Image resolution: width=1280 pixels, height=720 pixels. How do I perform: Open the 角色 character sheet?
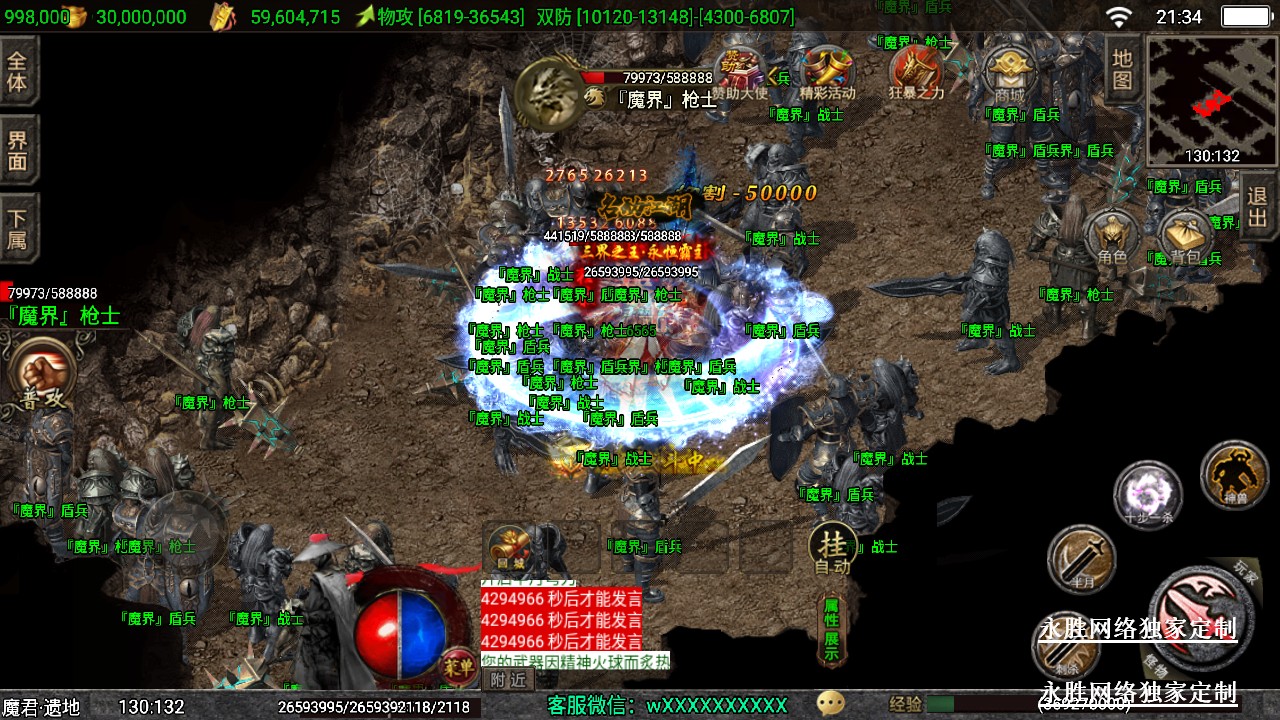(1112, 237)
